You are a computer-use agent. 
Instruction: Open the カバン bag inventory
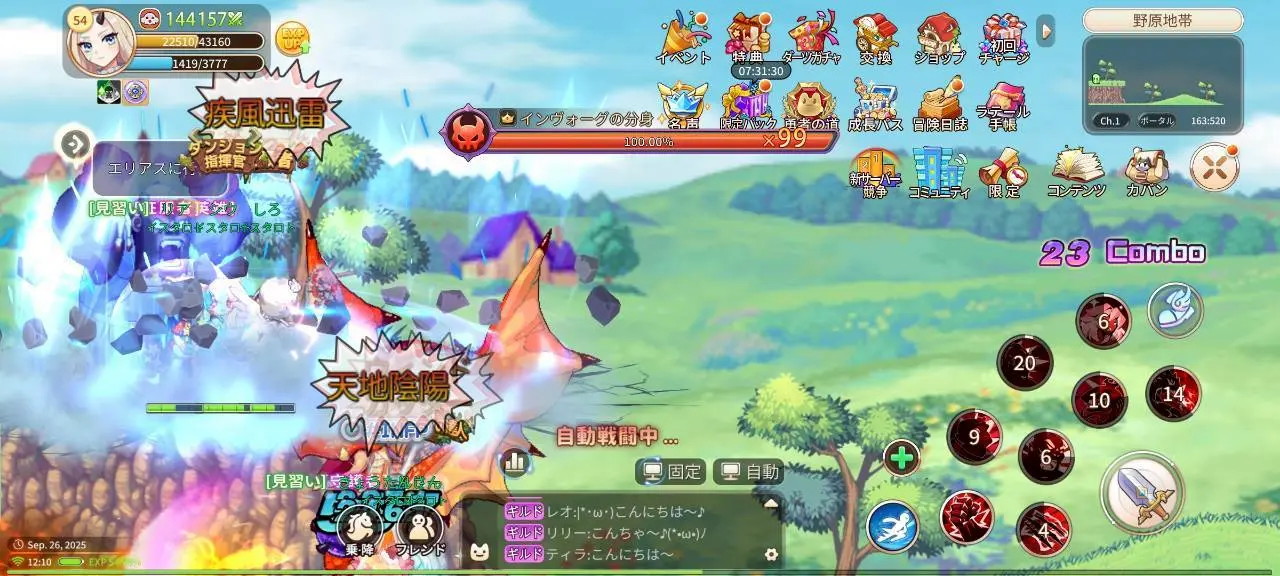pyautogui.click(x=1146, y=170)
